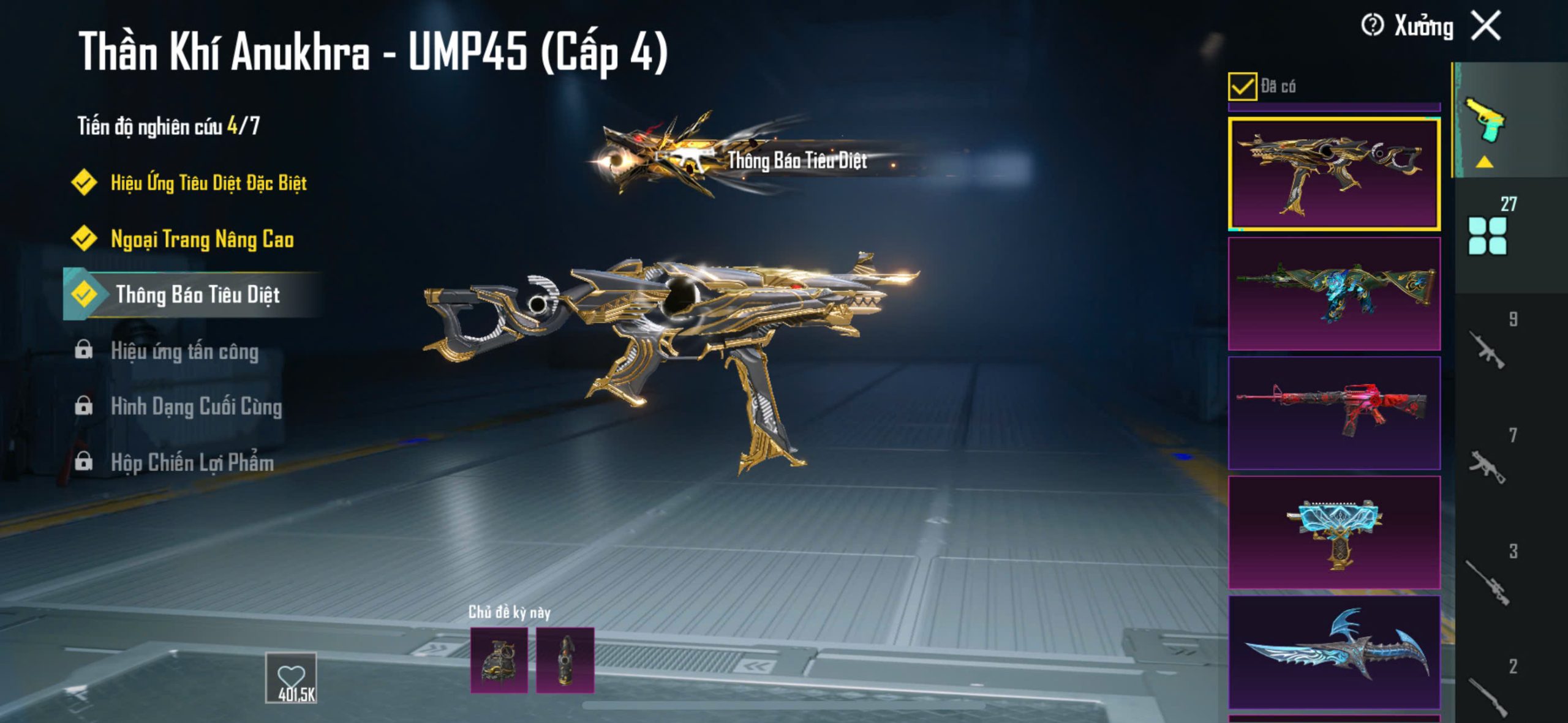The width and height of the screenshot is (1568, 723).
Task: Choose the "Ngoại Trang Nâng Cao" entry
Action: pos(202,239)
